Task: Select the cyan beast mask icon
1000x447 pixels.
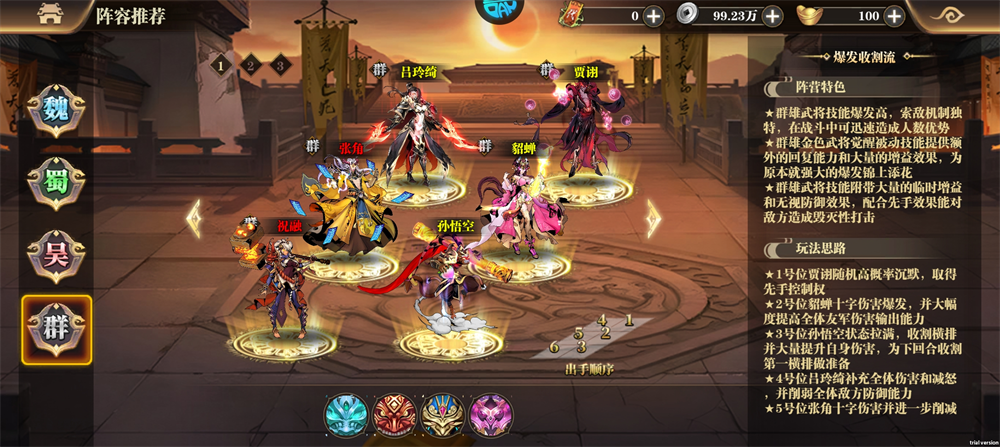Action: 348,413
